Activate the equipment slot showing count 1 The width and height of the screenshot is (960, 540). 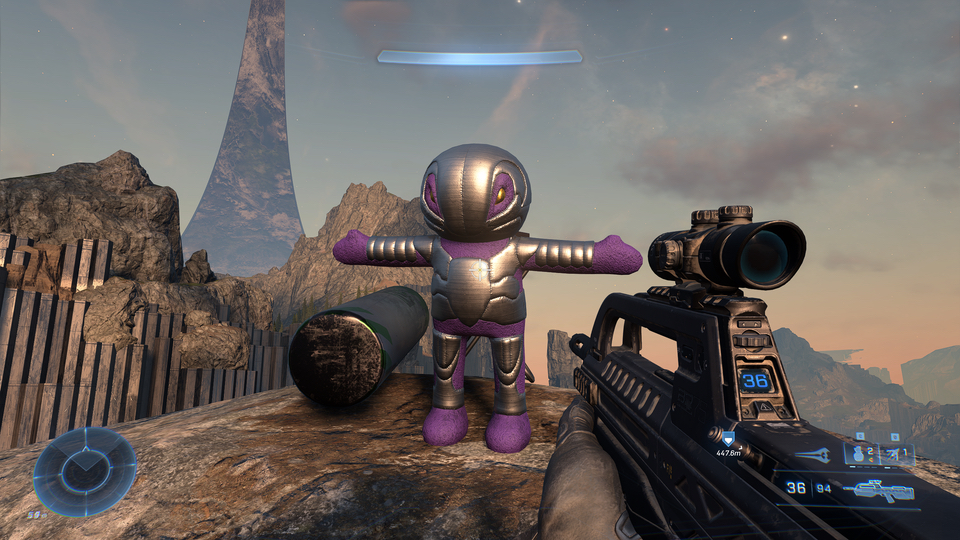897,454
